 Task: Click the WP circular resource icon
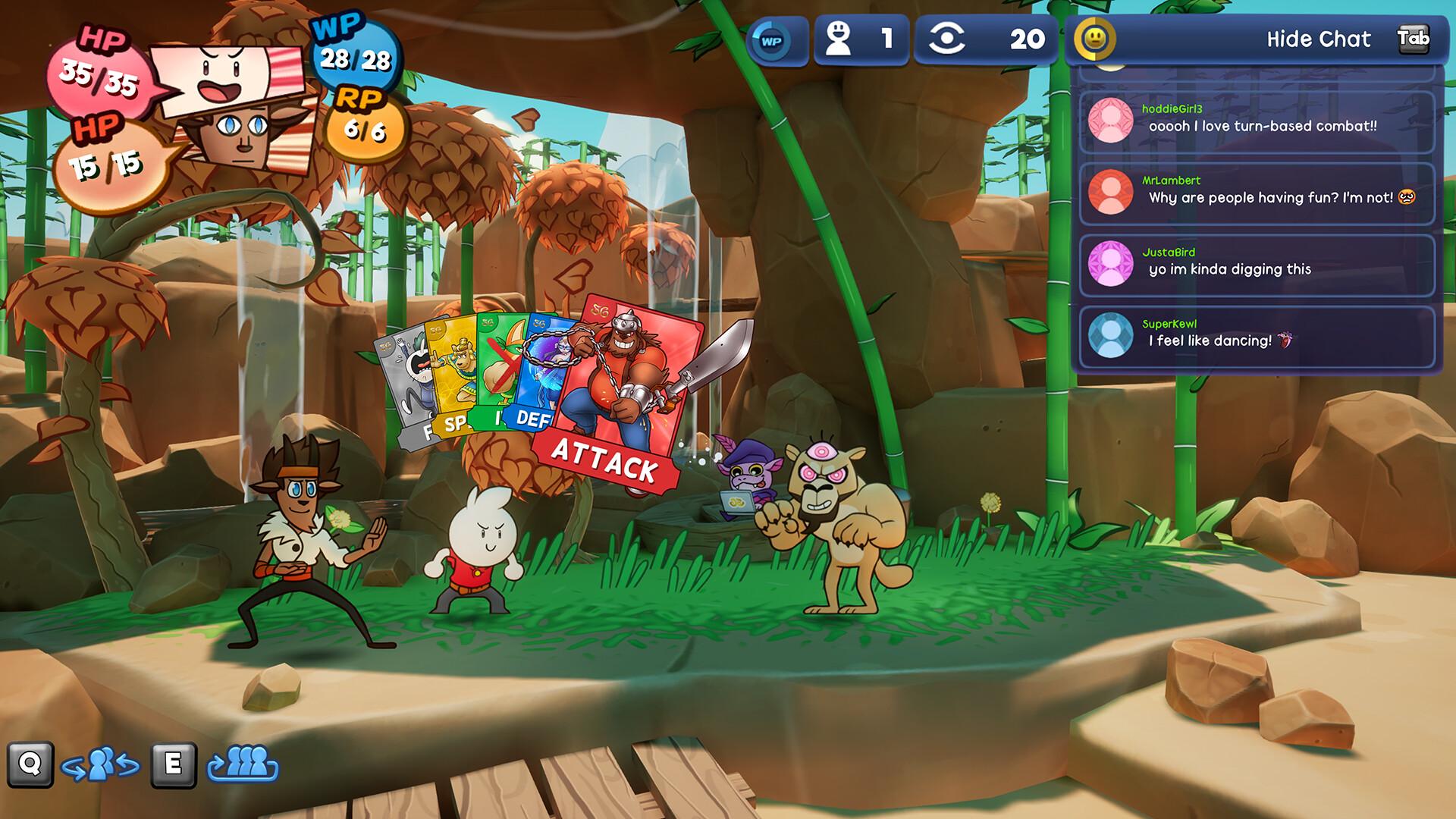pos(771,39)
